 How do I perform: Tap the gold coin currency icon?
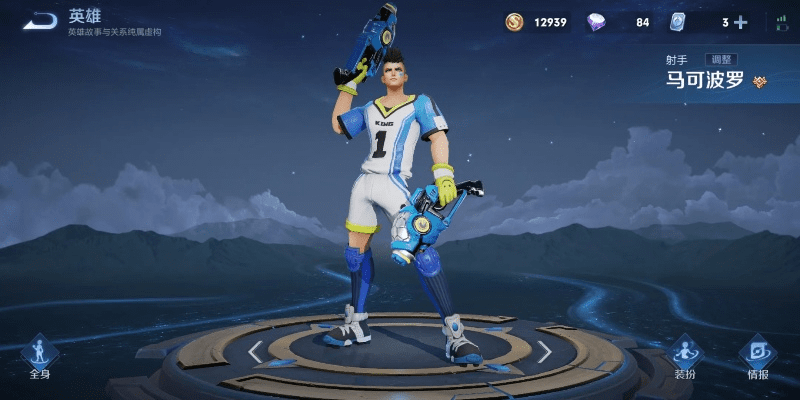[514, 22]
